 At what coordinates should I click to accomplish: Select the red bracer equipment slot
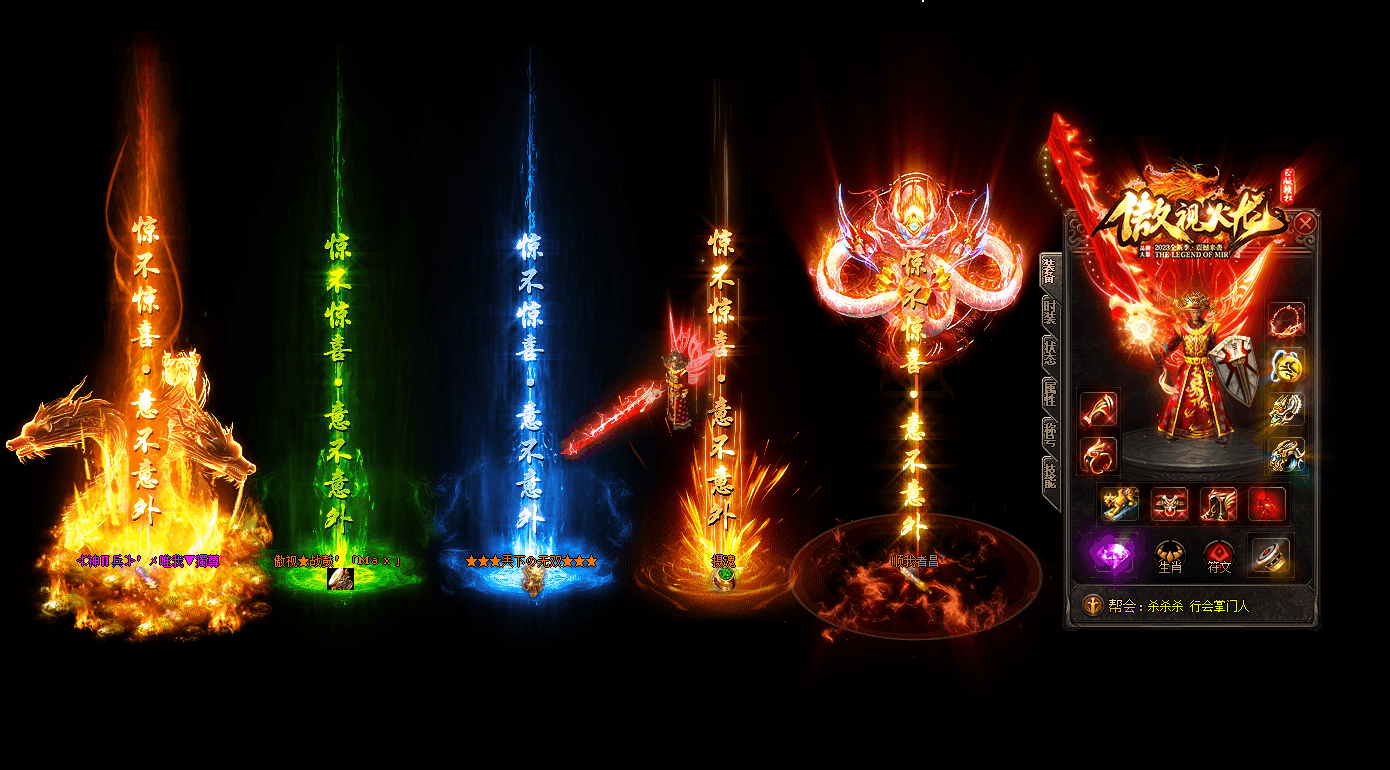point(1099,409)
